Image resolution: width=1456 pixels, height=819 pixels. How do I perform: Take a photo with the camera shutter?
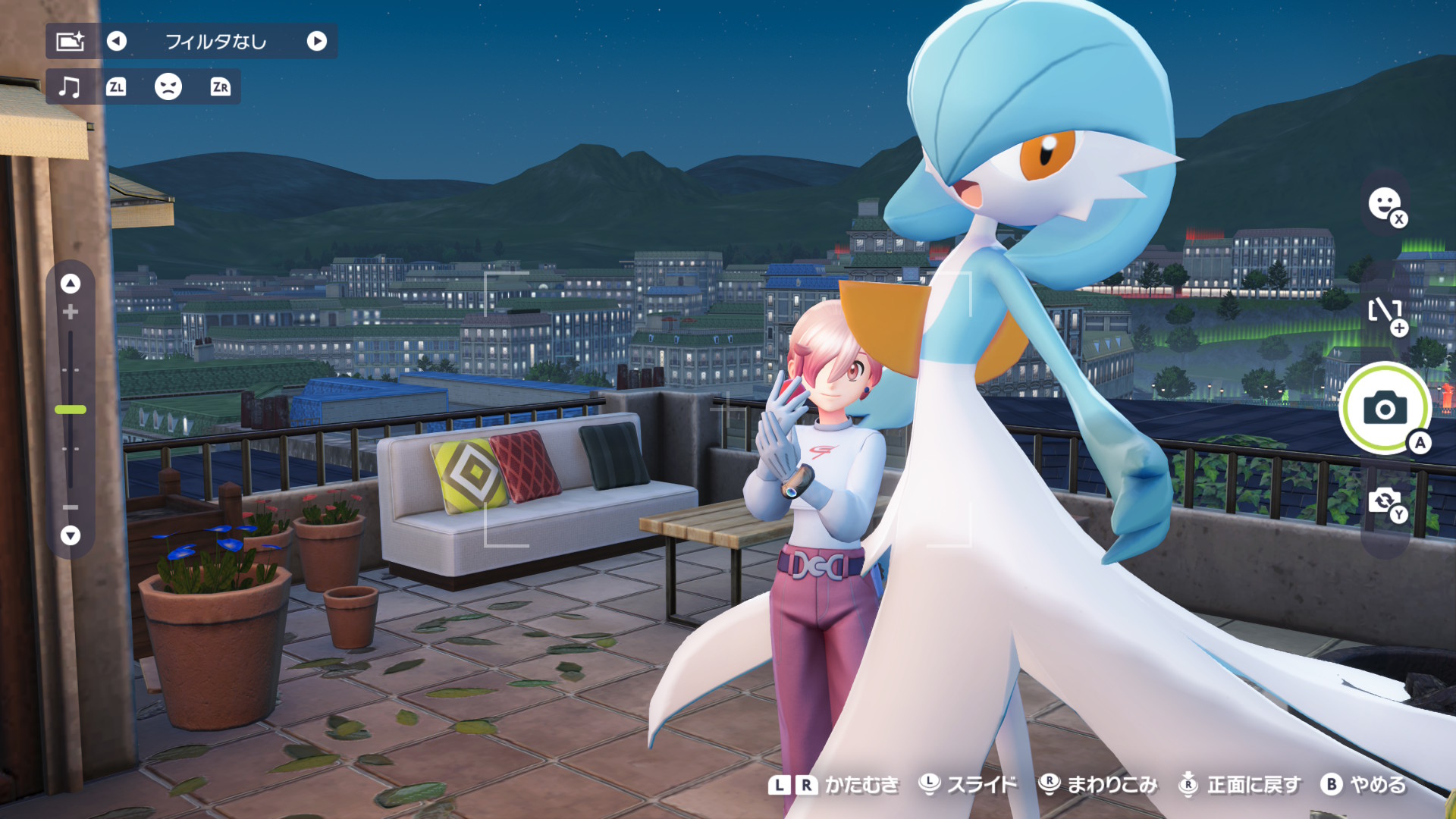point(1385,408)
